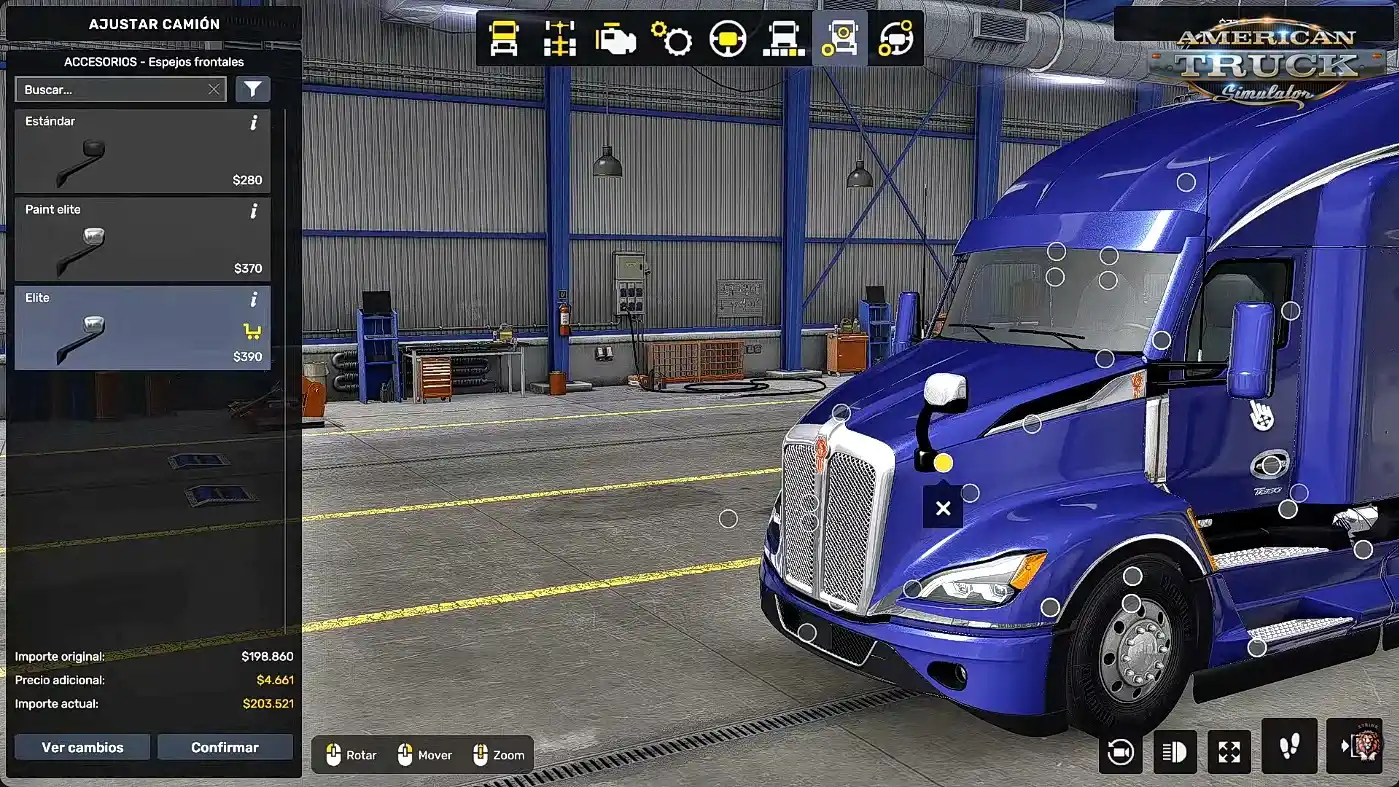
Task: Toggle the truck headlights icon
Action: click(x=1175, y=752)
